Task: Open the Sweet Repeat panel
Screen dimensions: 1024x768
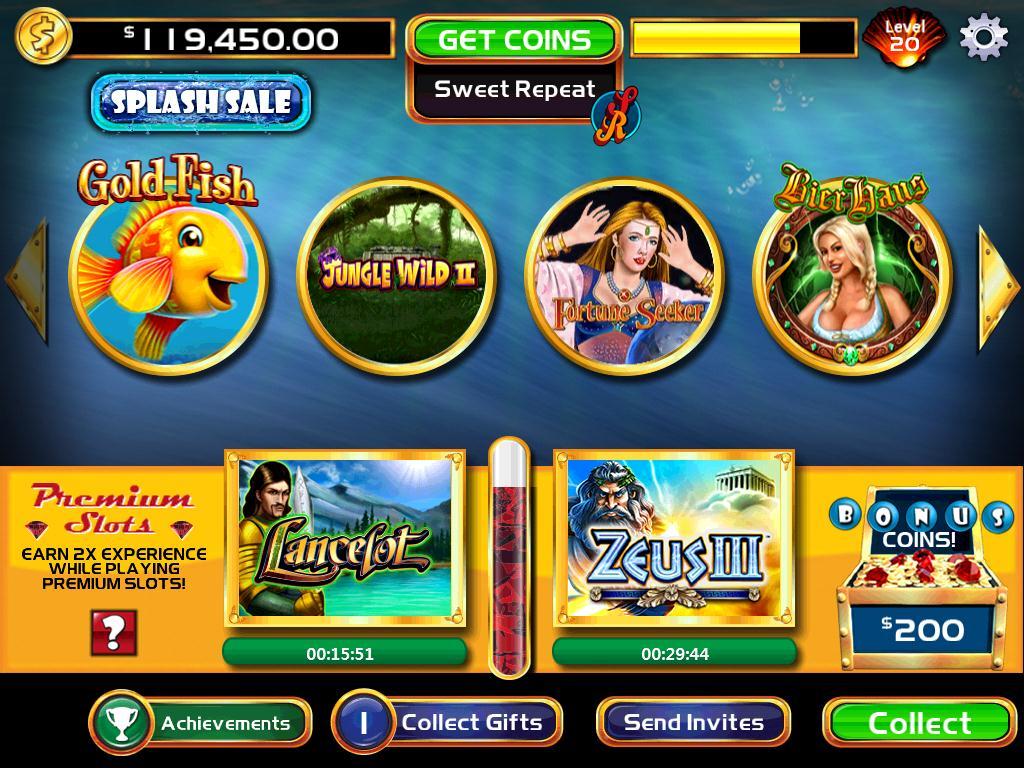Action: pyautogui.click(x=514, y=90)
